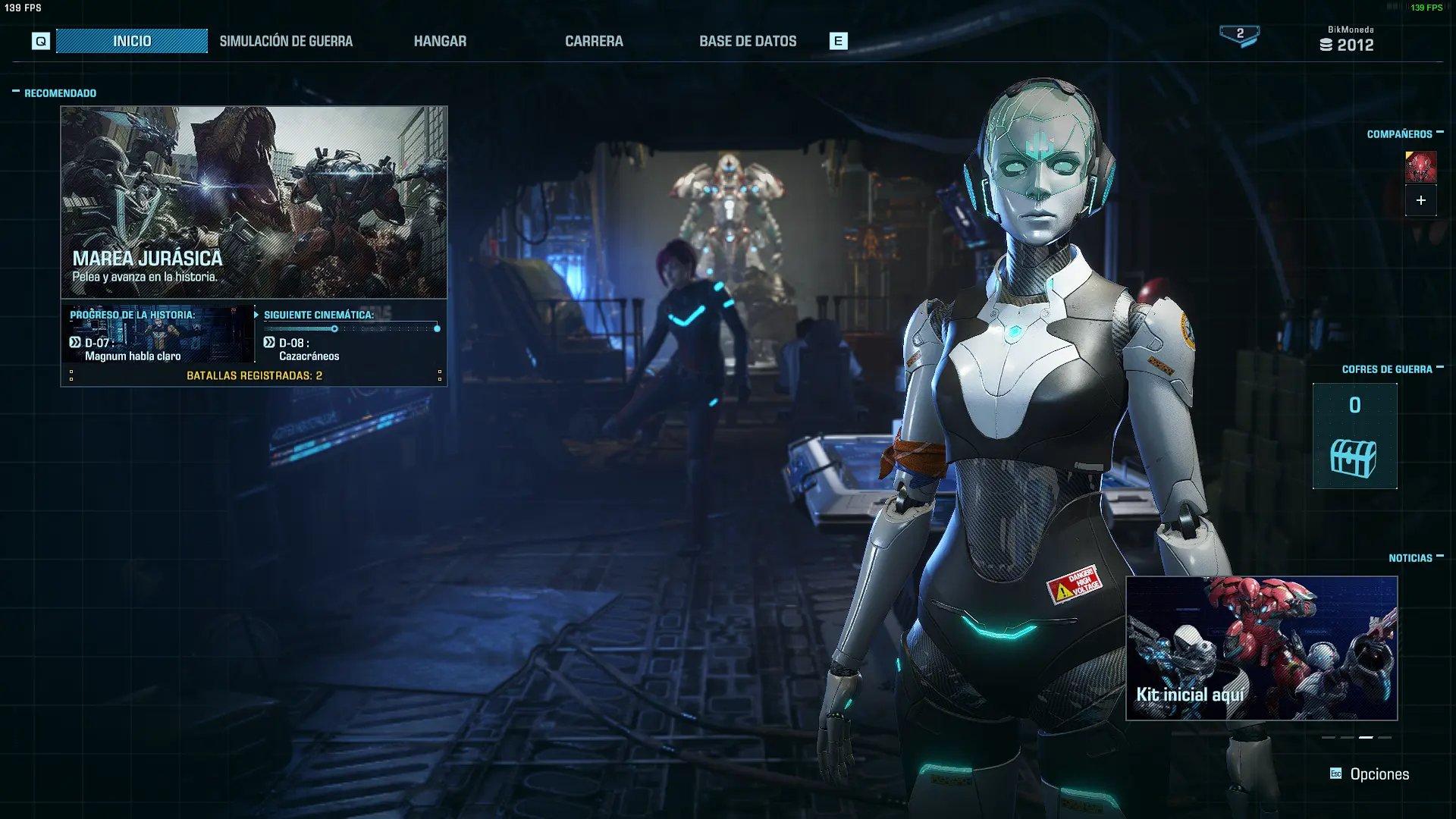
Task: Open the level 2 rank badge
Action: tap(1239, 35)
